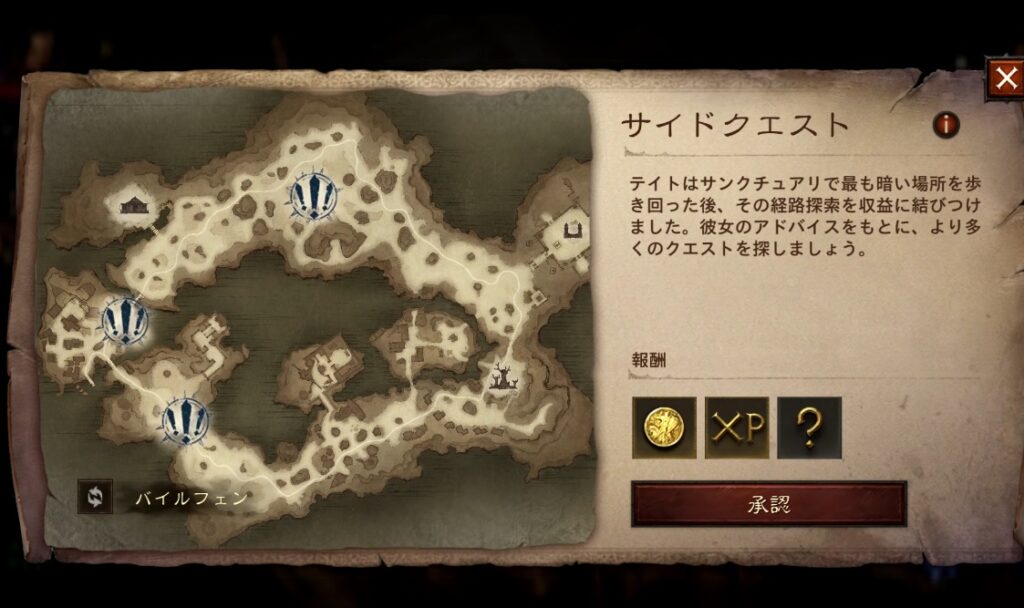
Task: Click the map swap arrows beside バイルフェン
Action: tap(95, 497)
